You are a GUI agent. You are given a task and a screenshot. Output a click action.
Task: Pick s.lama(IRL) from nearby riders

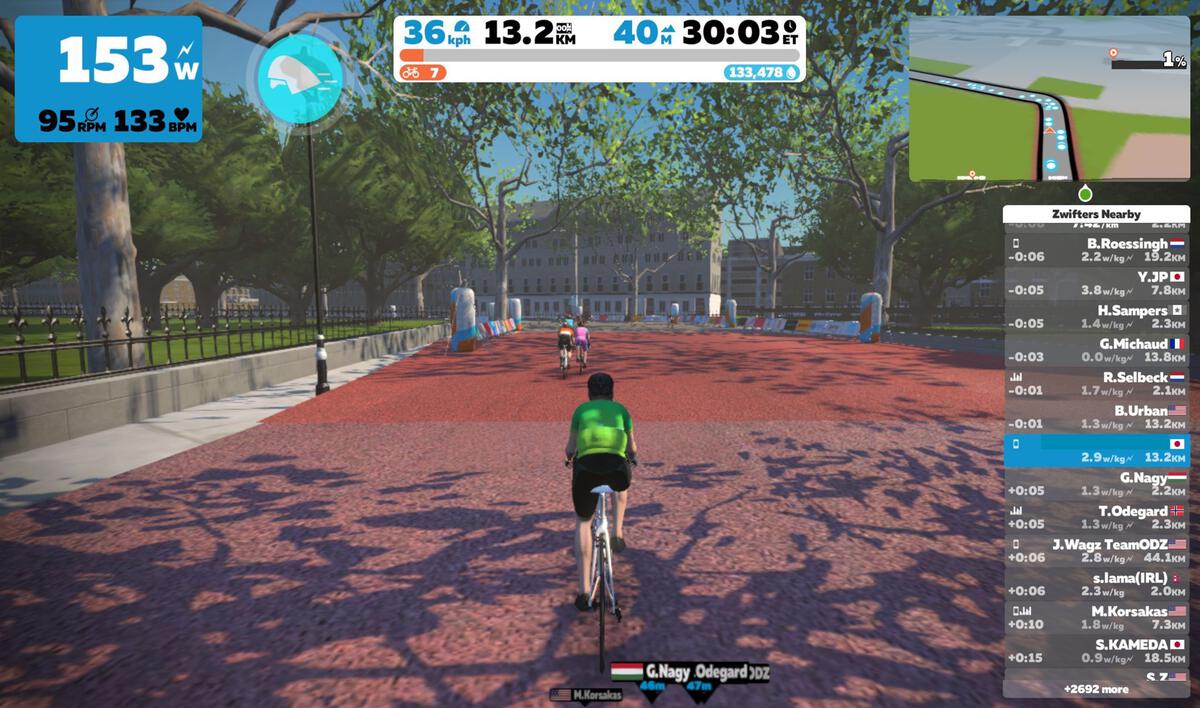pyautogui.click(x=1097, y=585)
